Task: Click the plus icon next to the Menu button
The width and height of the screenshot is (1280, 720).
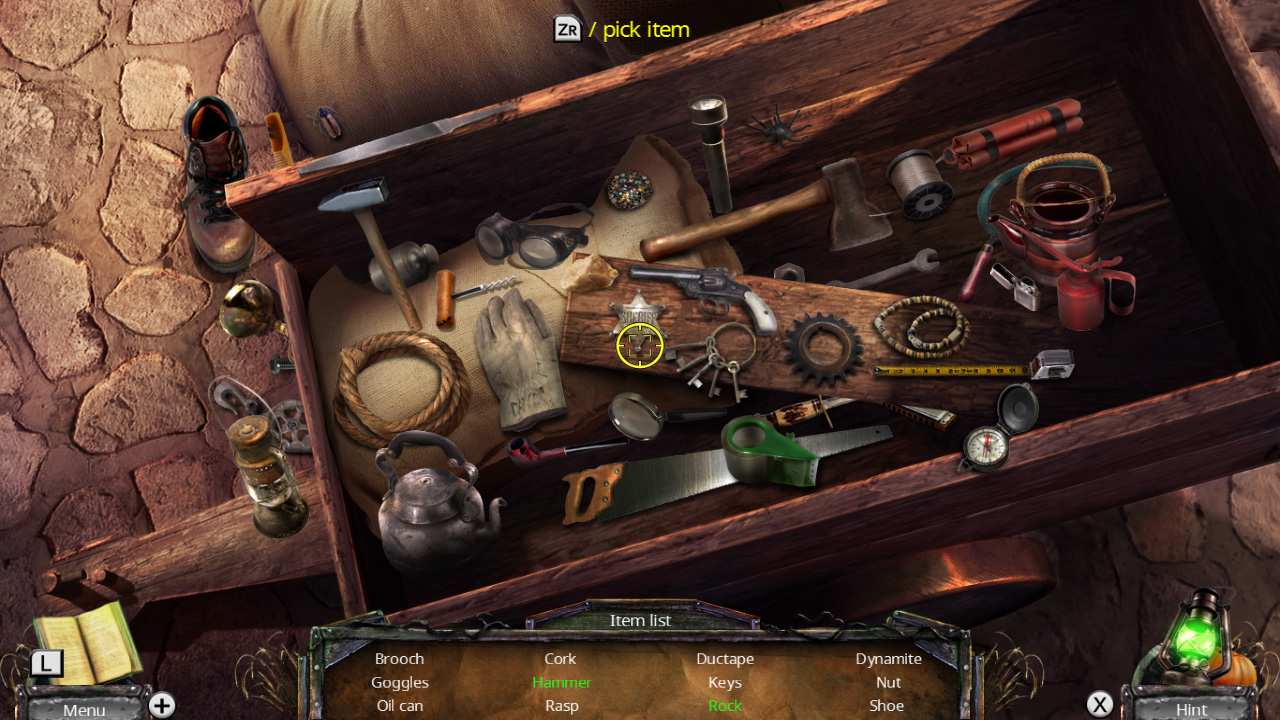Action: tap(161, 705)
